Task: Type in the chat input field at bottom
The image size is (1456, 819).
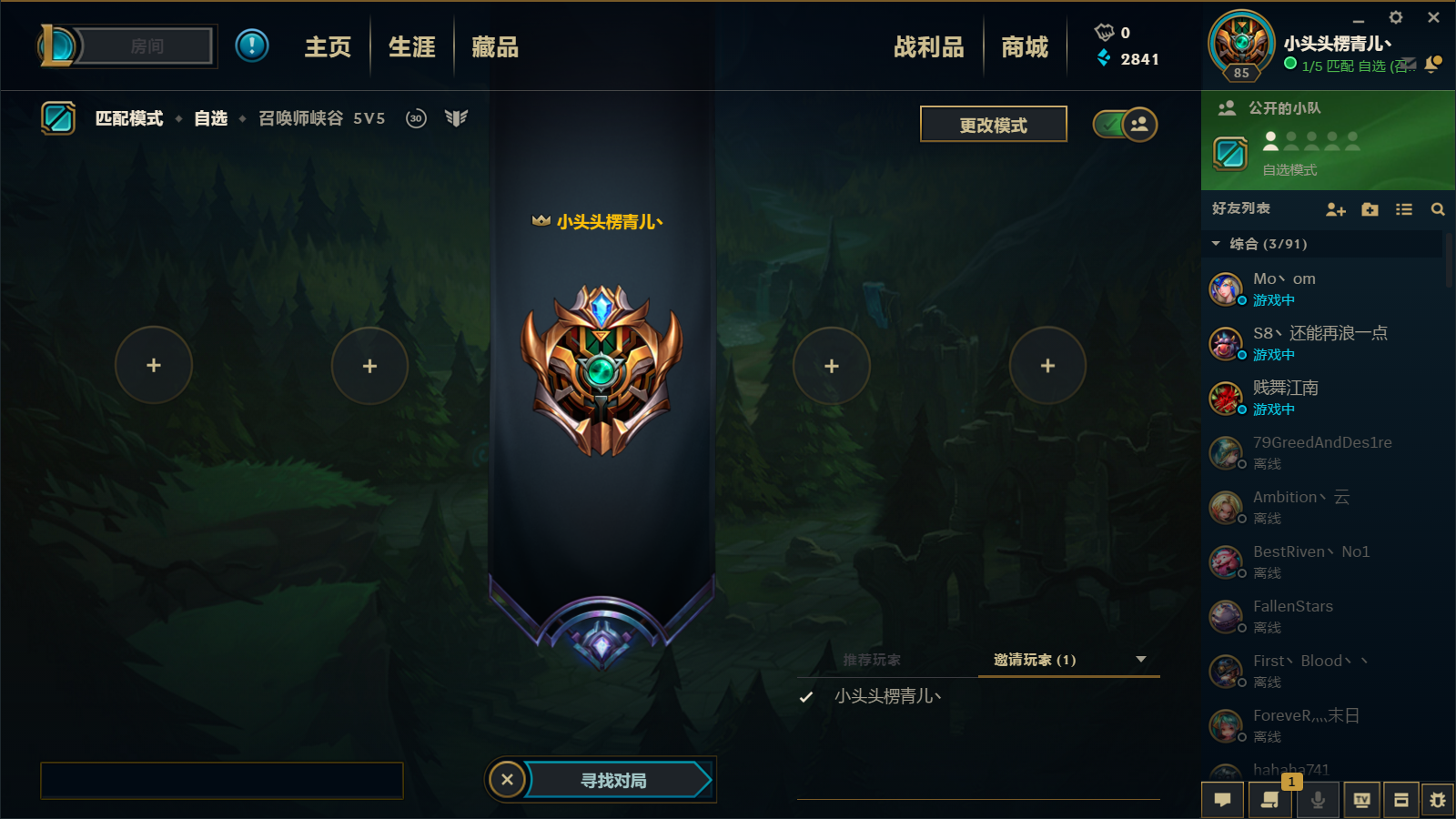Action: [x=221, y=780]
